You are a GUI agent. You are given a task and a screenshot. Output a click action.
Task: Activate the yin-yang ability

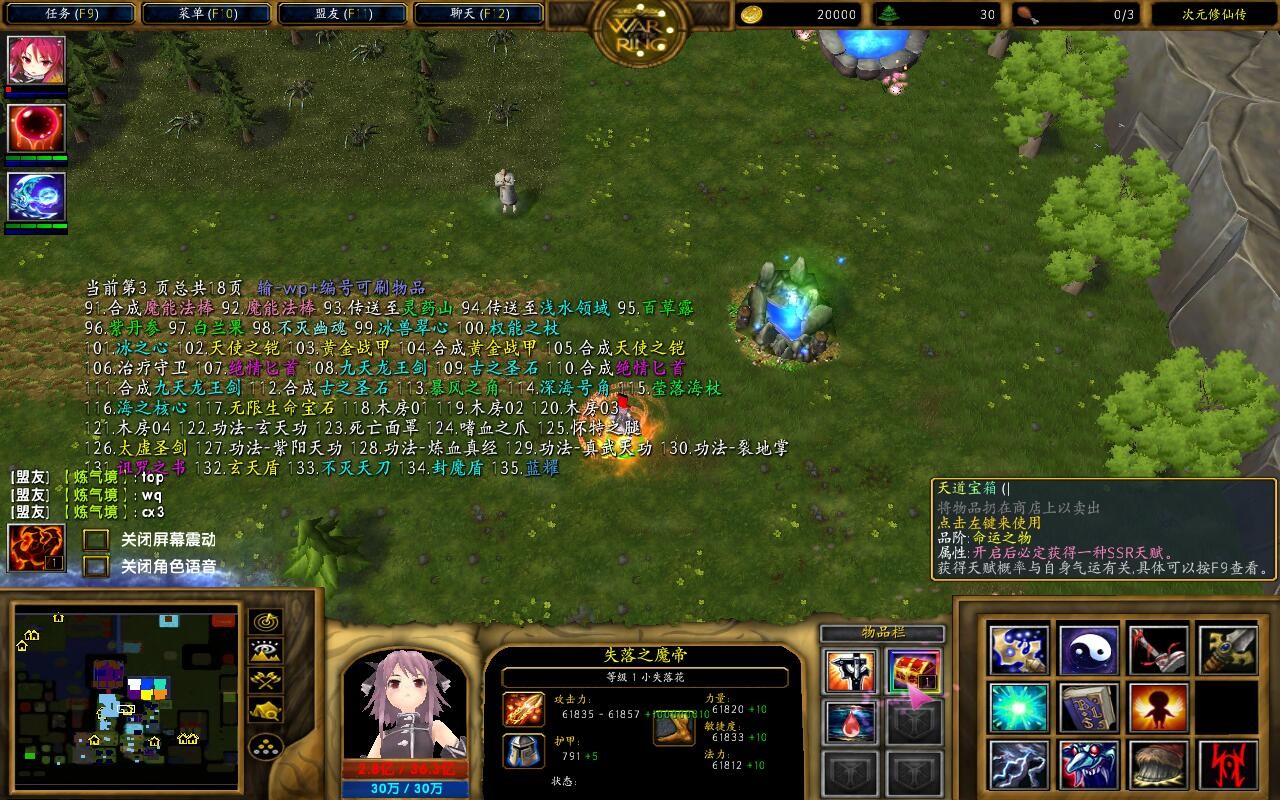[x=1089, y=650]
